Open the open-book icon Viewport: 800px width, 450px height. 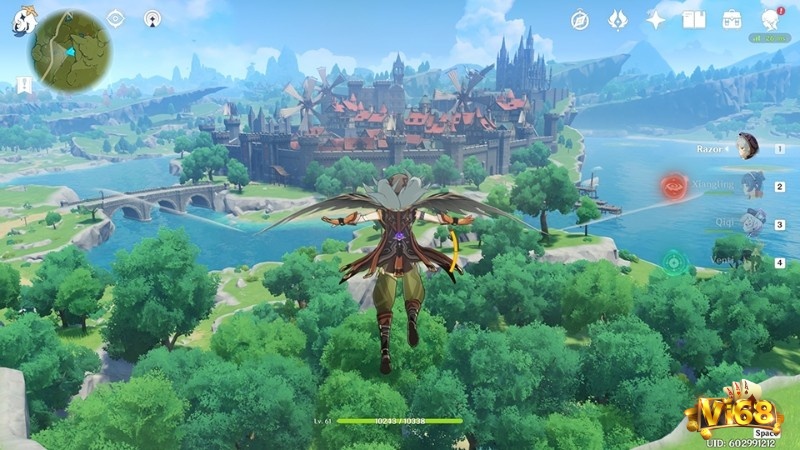693,20
